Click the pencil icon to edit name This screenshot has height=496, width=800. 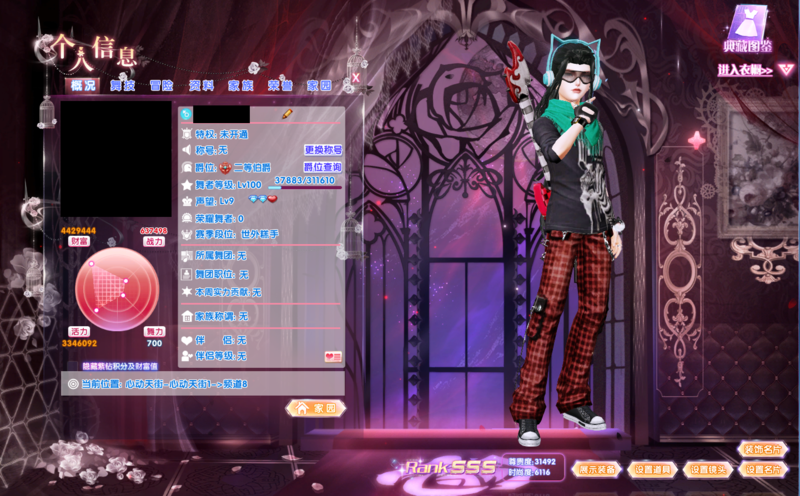(287, 114)
